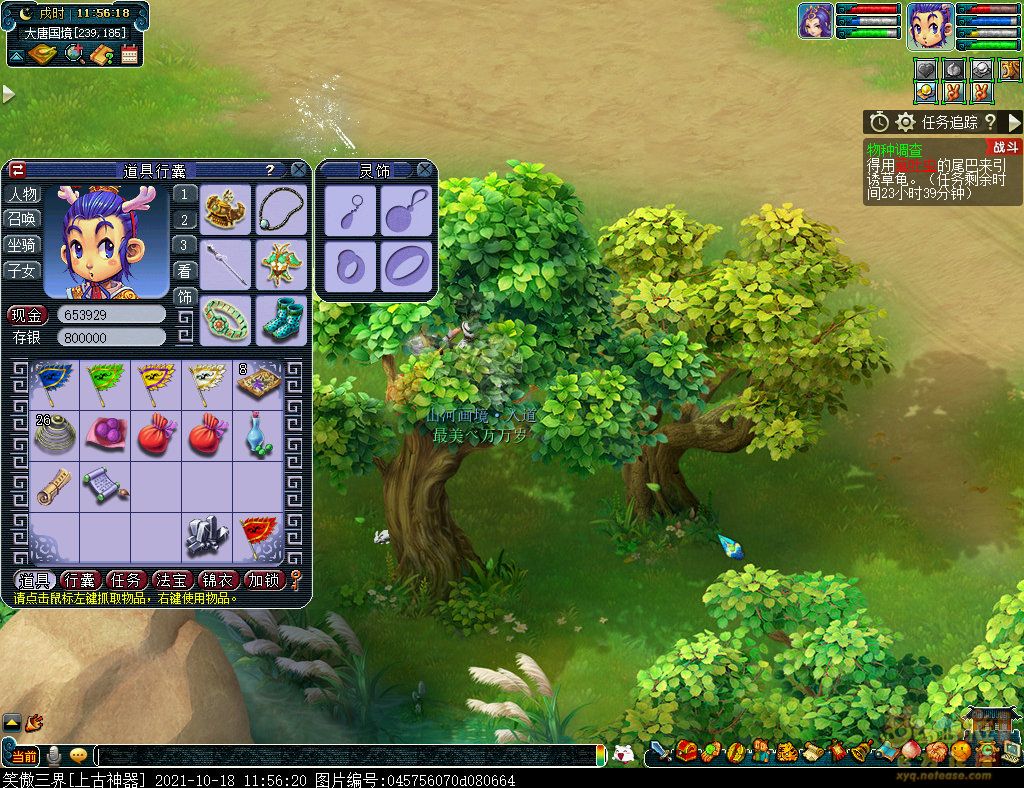Viewport: 1024px width, 788px height.
Task: Switch to the 坐骑 mount view
Action: 22,245
